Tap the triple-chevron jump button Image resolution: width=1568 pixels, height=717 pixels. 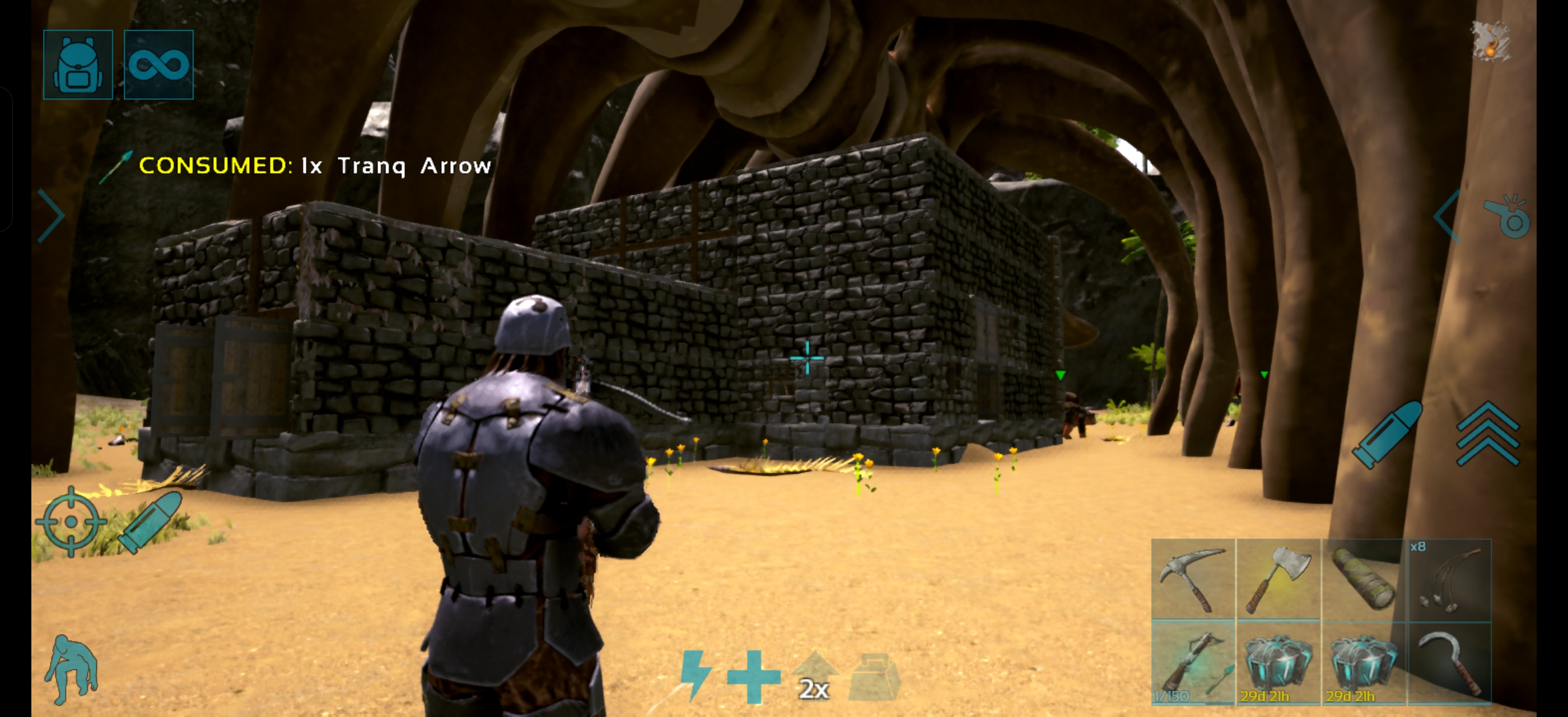[1487, 434]
